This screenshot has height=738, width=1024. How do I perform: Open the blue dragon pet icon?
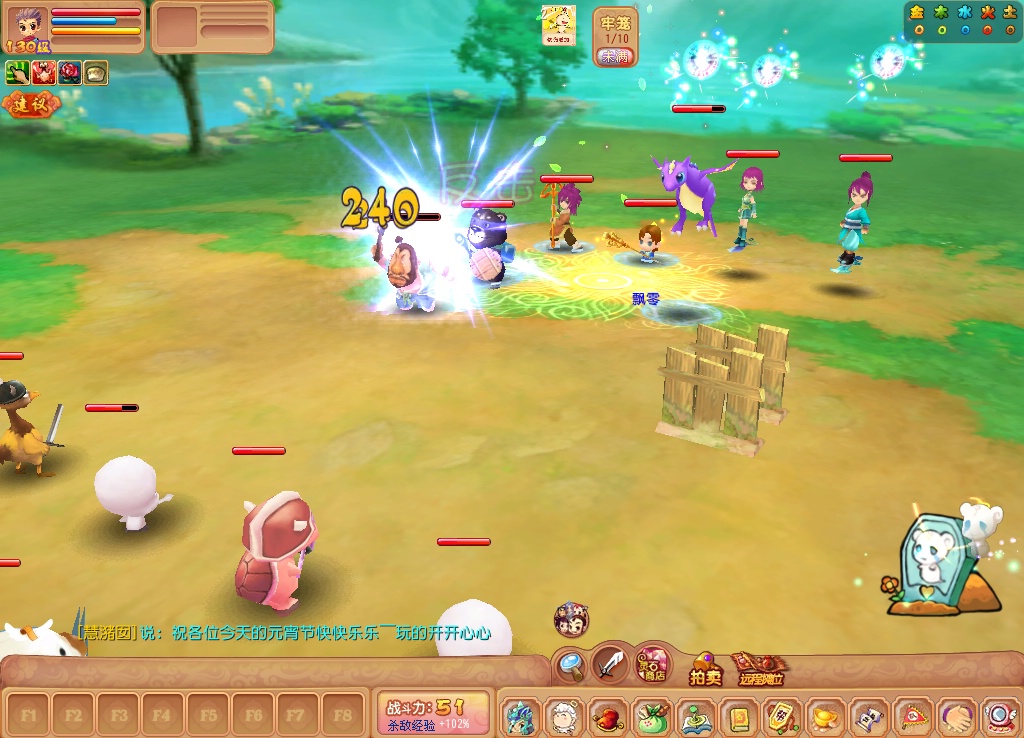coord(521,717)
